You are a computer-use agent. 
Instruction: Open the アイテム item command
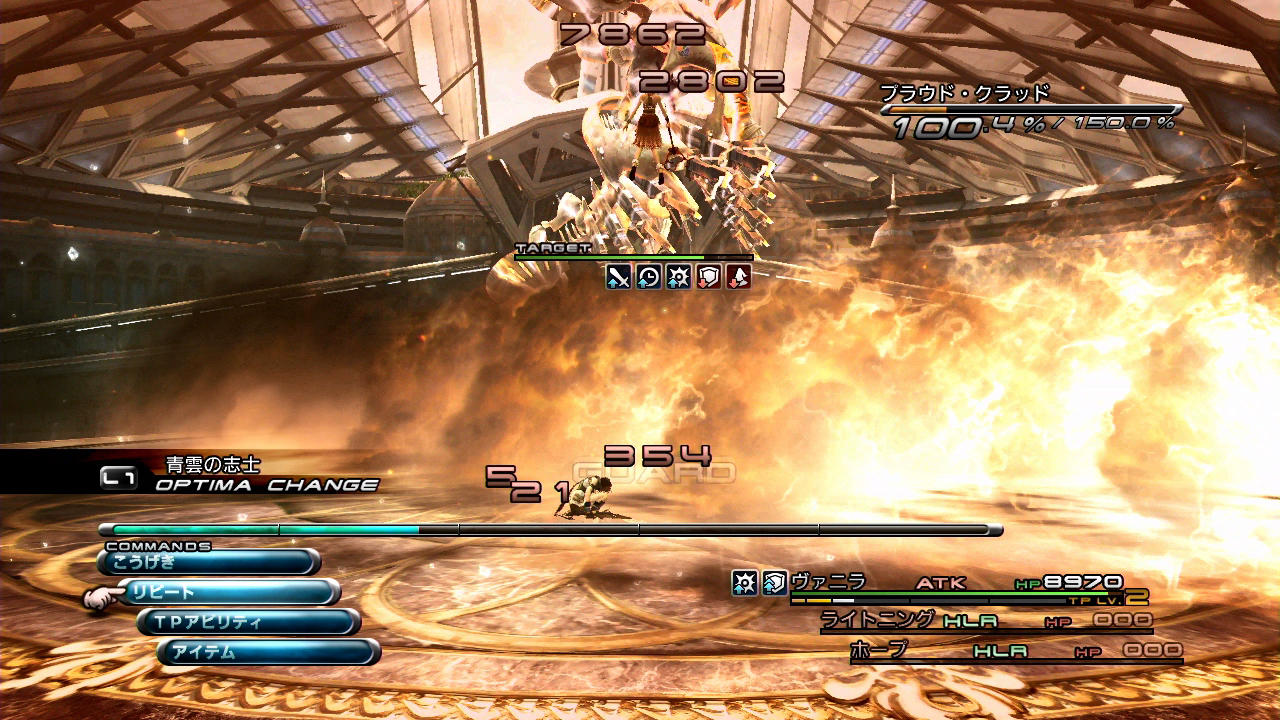[268, 652]
